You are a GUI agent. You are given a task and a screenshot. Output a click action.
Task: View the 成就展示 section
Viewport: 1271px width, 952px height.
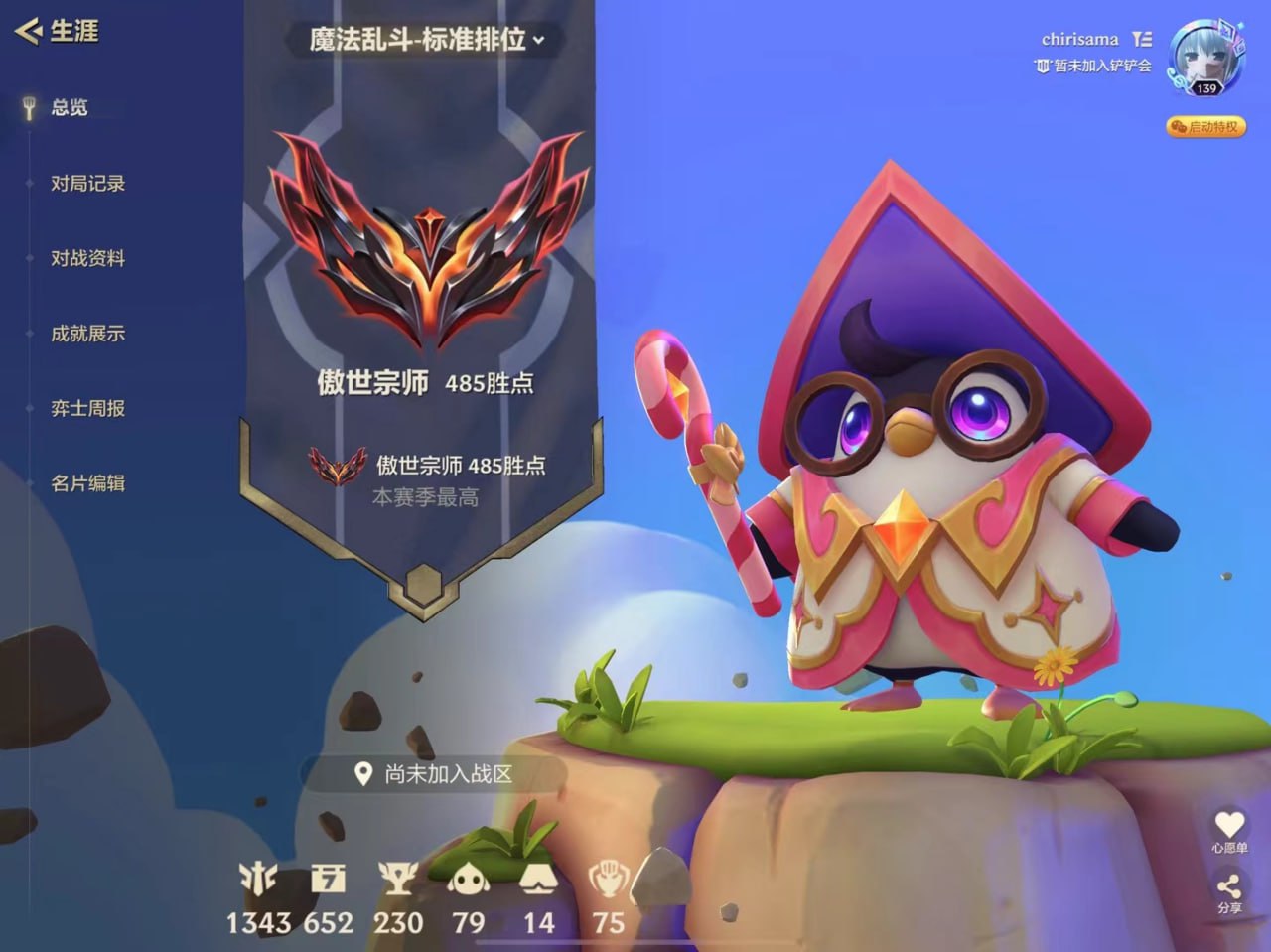[x=87, y=334]
